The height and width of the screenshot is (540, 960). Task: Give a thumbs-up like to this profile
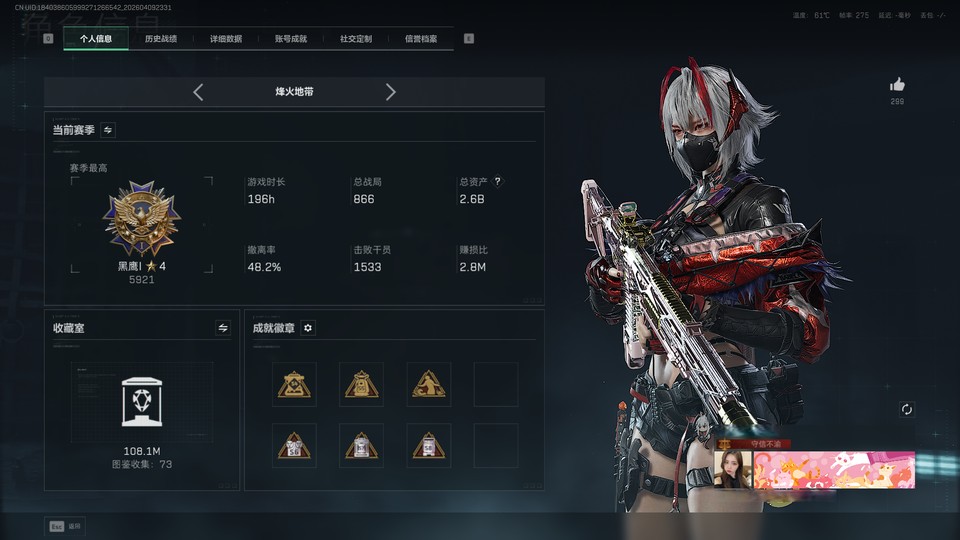[897, 85]
